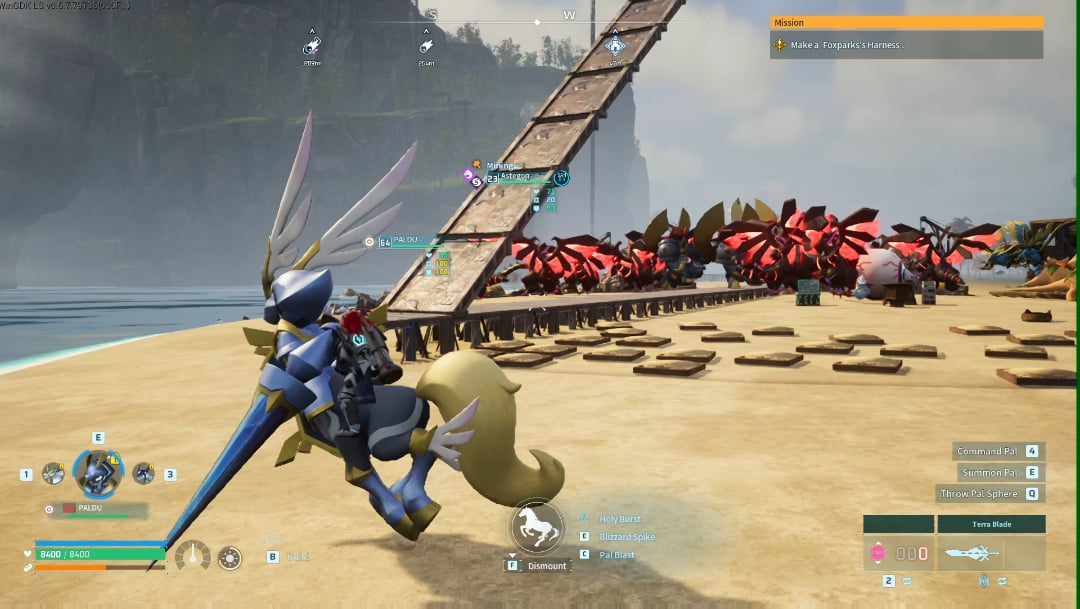Switch to the left party Pal portrait
This screenshot has height=609, width=1080.
click(53, 473)
